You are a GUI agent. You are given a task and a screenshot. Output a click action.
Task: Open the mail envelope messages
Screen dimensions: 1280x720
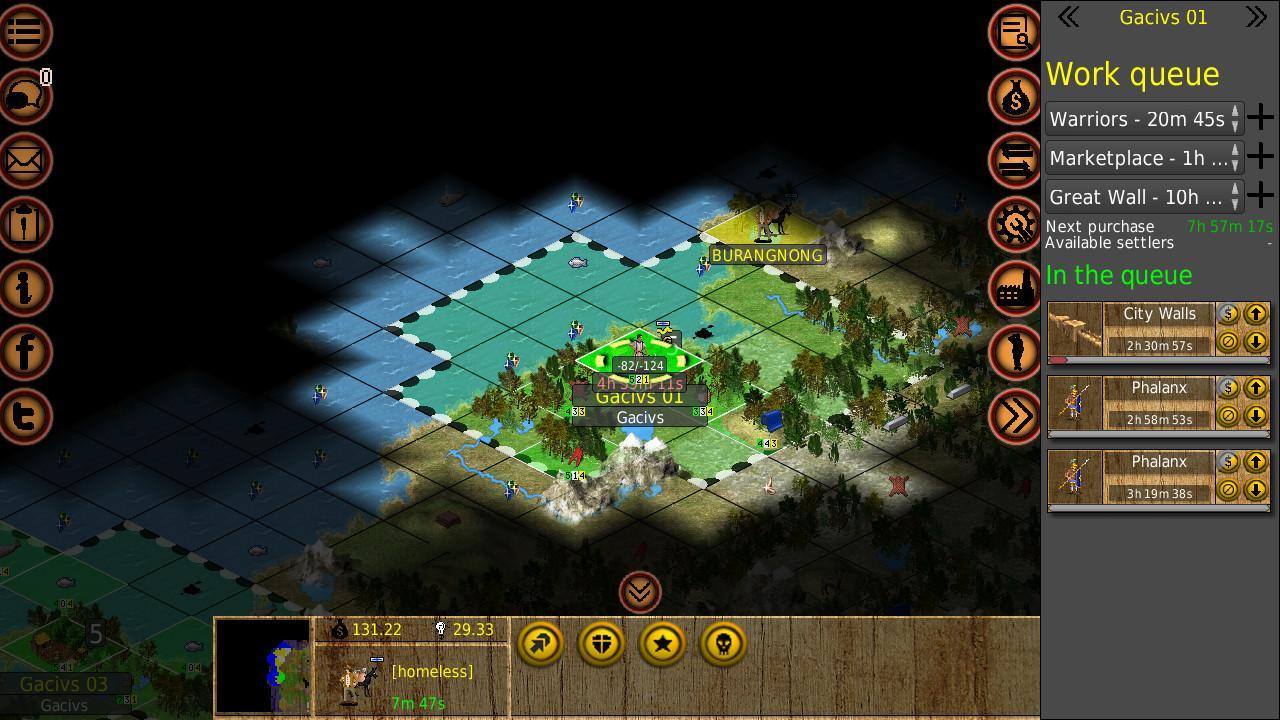point(25,160)
